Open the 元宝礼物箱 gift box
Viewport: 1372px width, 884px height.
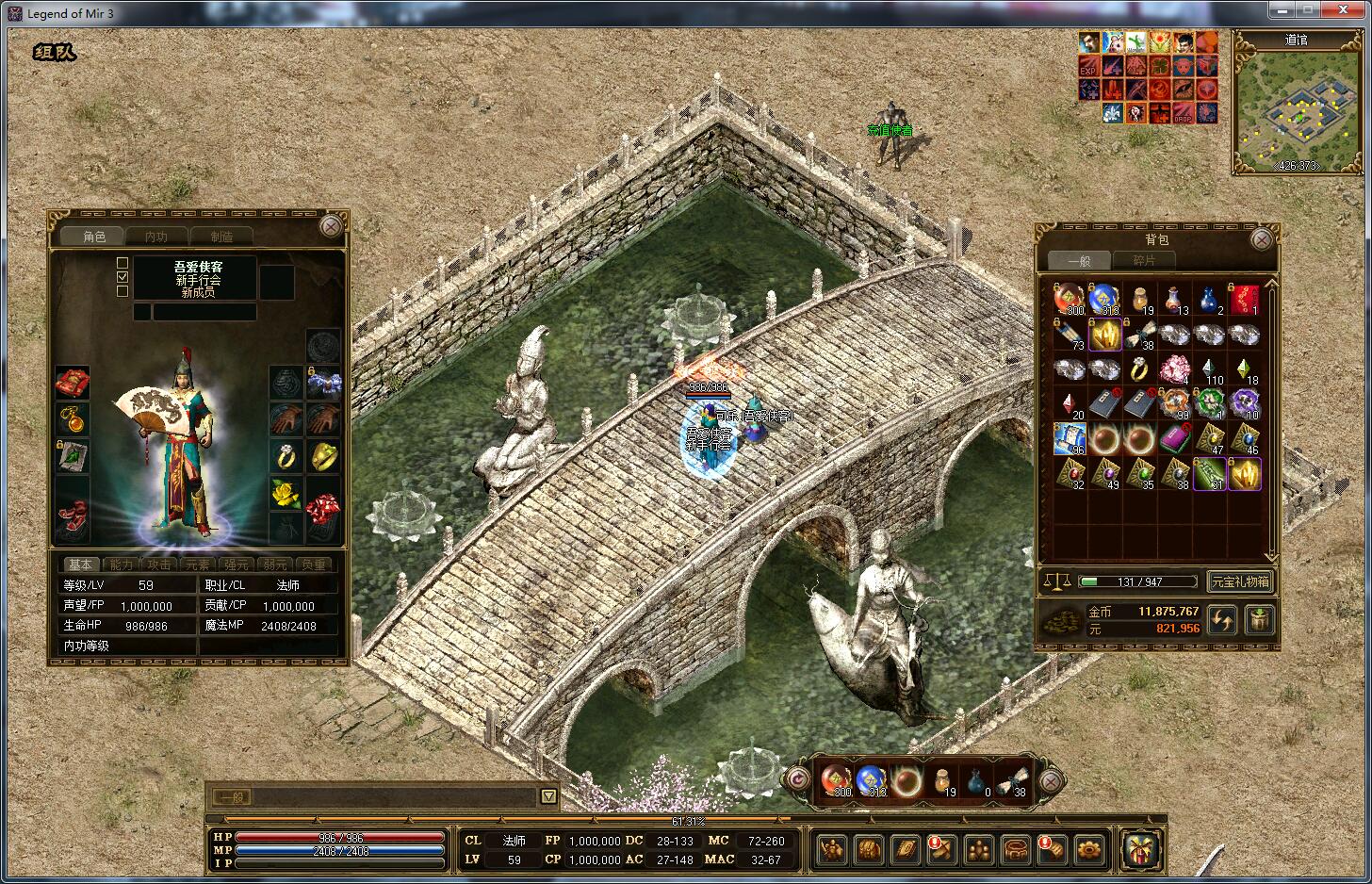pos(1240,581)
